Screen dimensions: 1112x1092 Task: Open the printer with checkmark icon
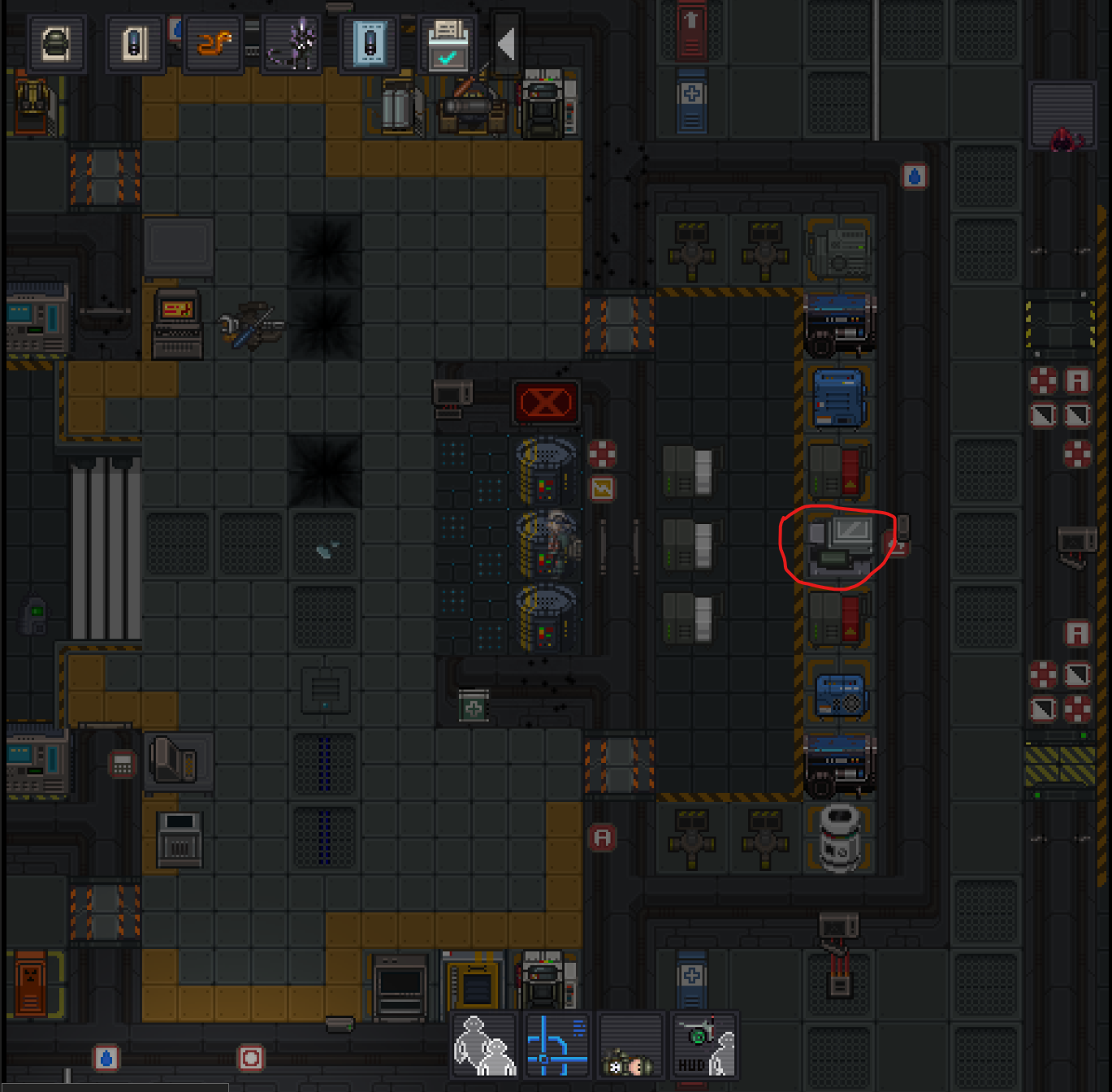click(x=448, y=44)
